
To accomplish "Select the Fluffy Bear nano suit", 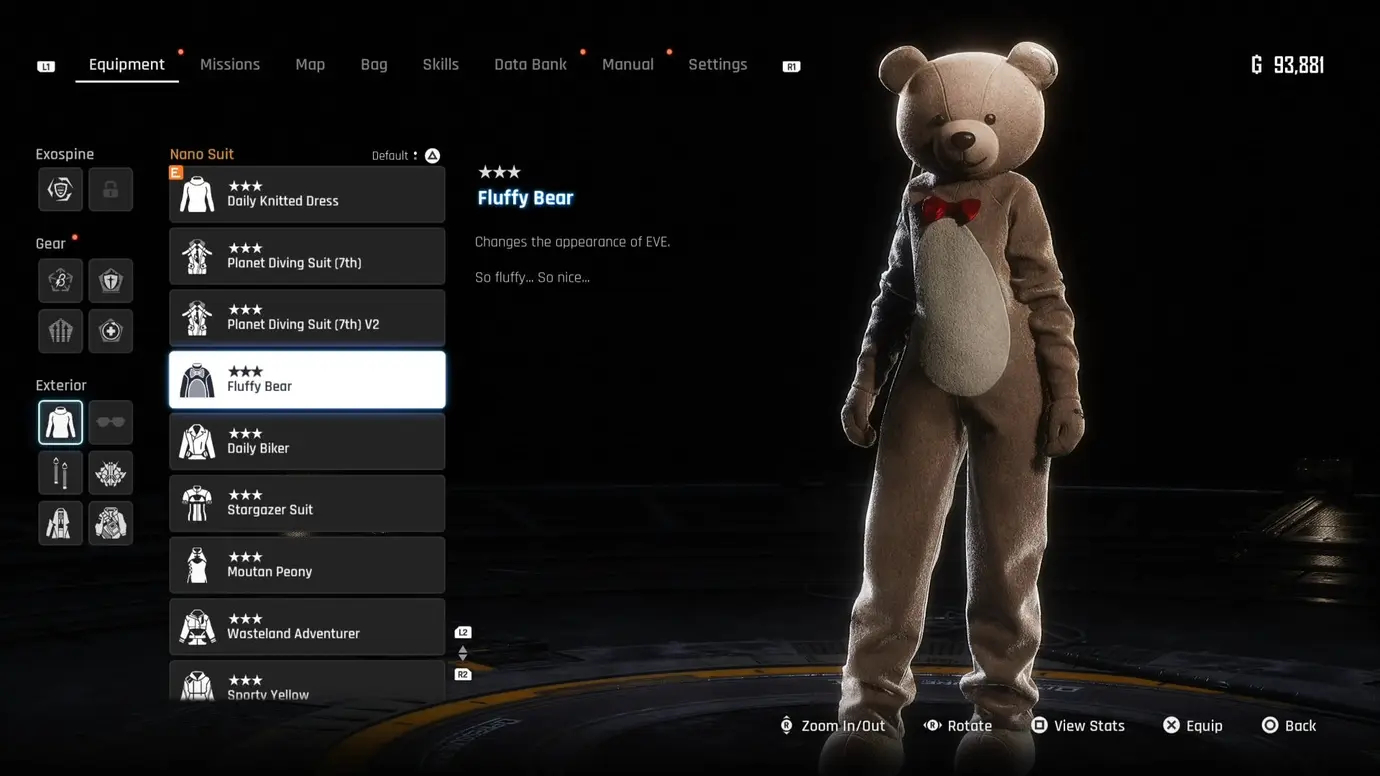I will (307, 380).
